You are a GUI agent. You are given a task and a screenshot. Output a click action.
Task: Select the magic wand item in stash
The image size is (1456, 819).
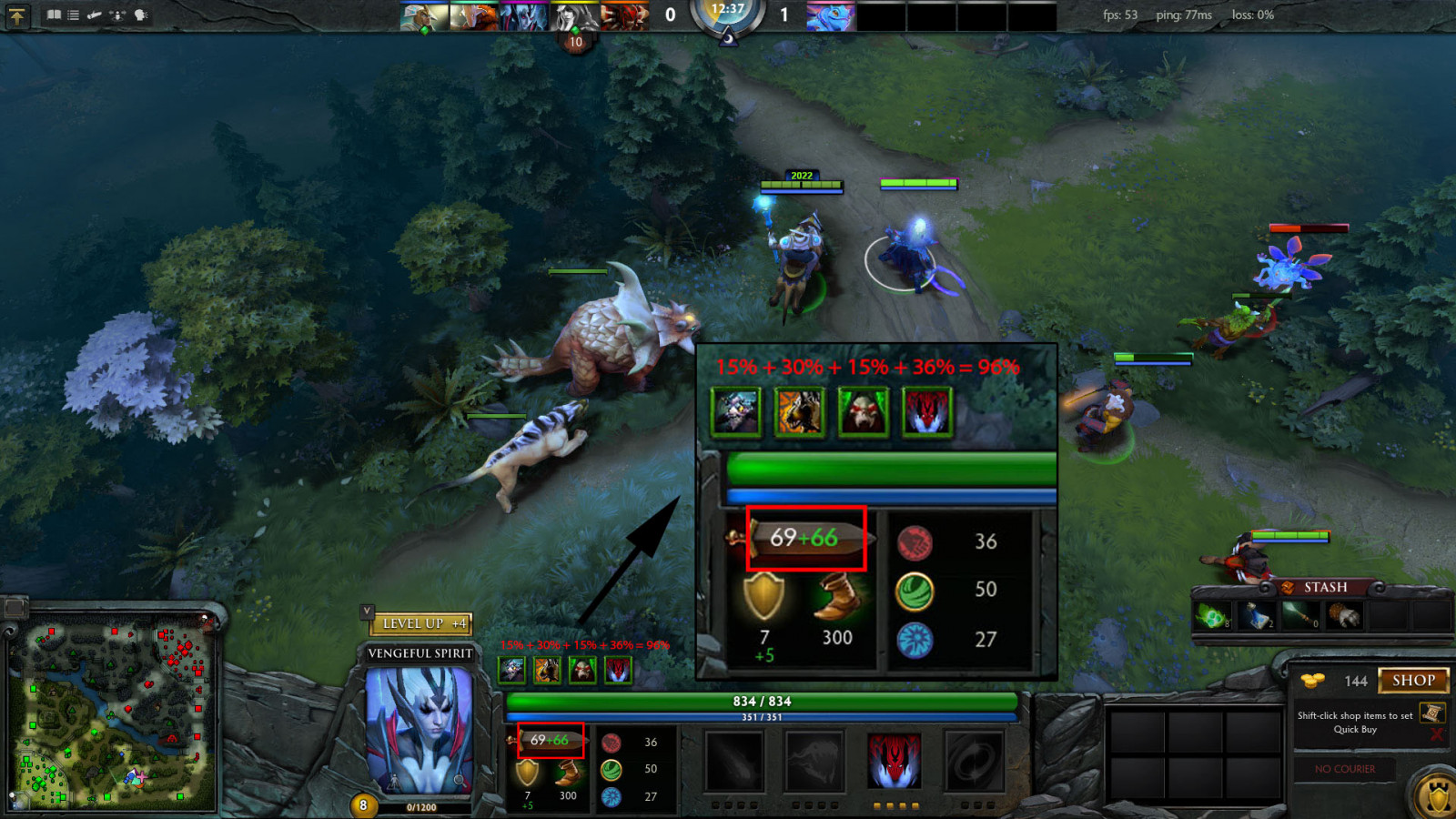pyautogui.click(x=1300, y=617)
